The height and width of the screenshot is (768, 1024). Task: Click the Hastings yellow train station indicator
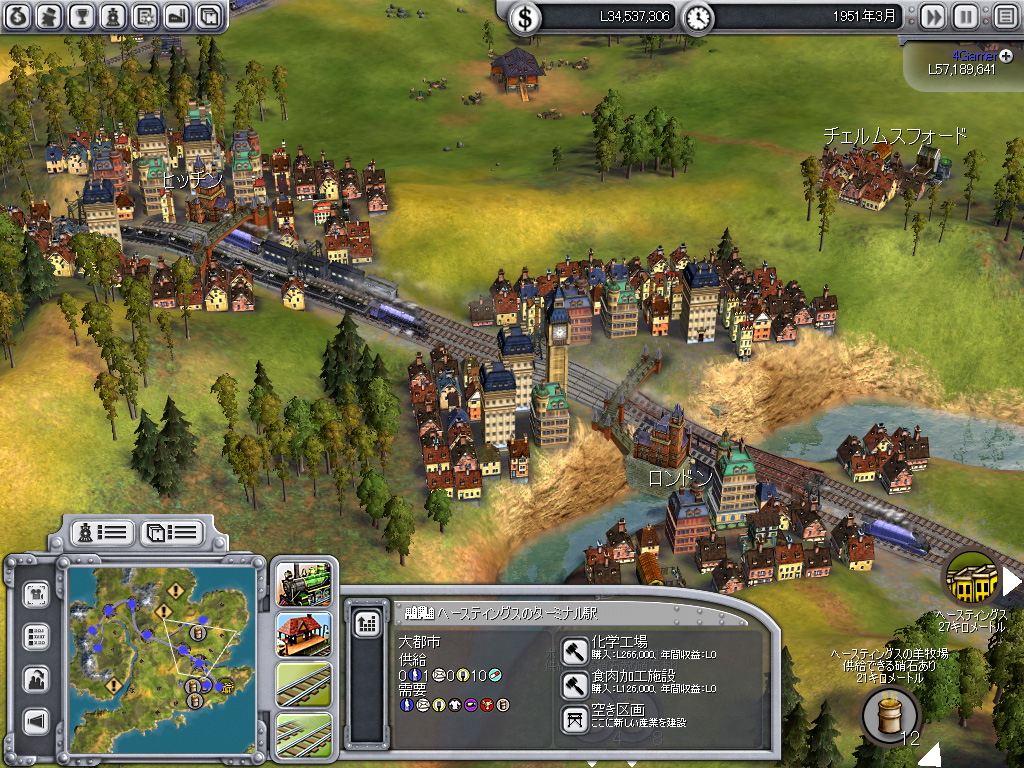(x=971, y=579)
